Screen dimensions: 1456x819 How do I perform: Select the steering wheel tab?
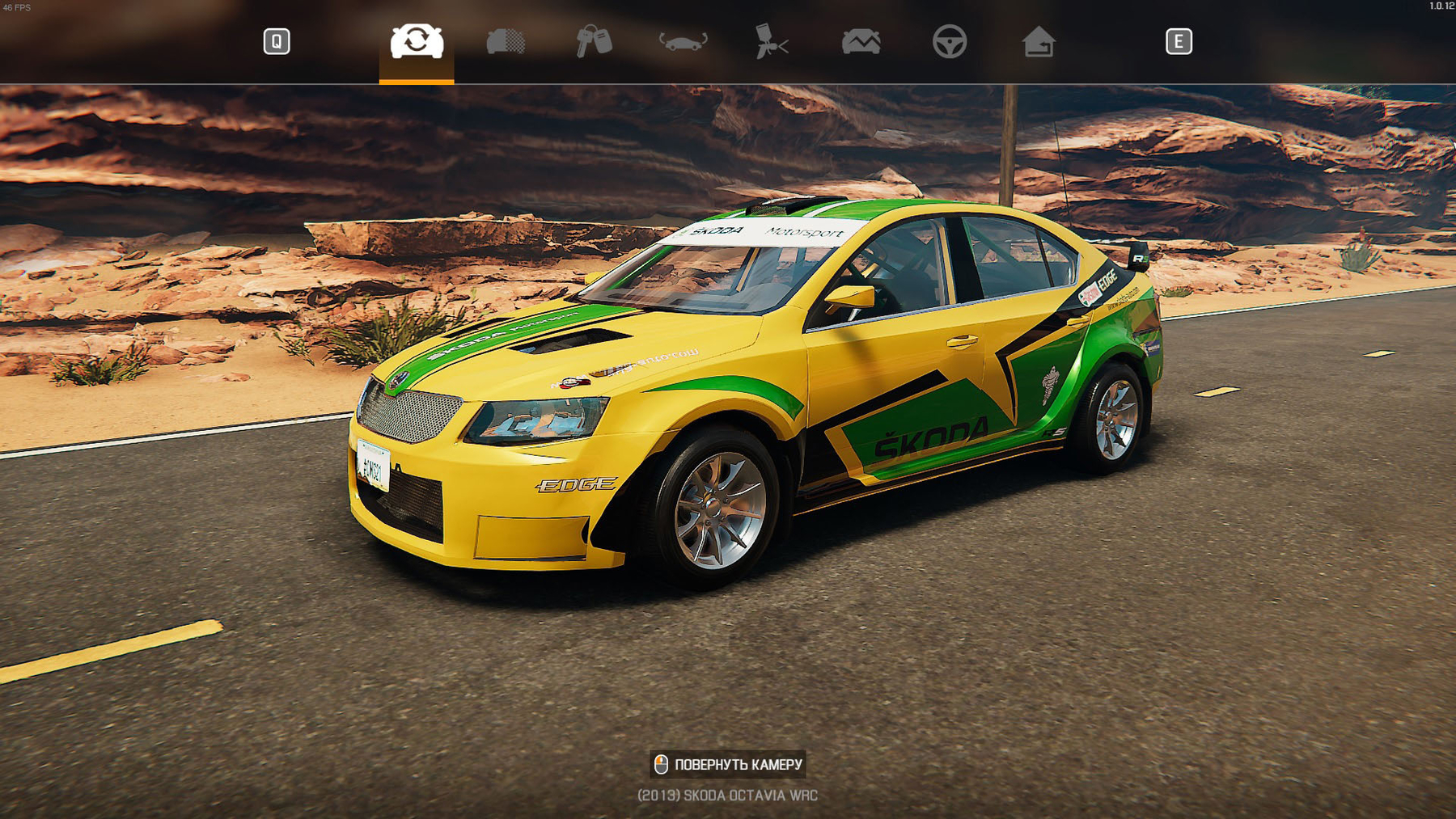pos(949,41)
